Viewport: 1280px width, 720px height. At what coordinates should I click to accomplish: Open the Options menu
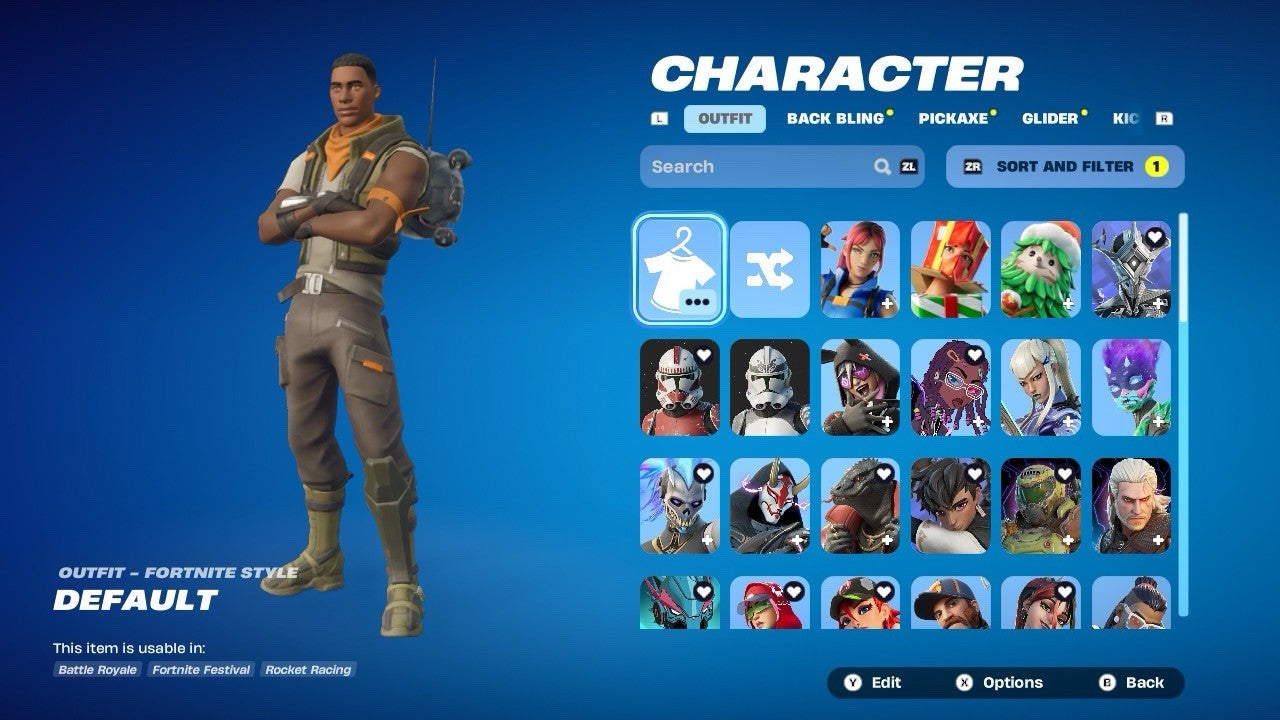pos(1000,683)
